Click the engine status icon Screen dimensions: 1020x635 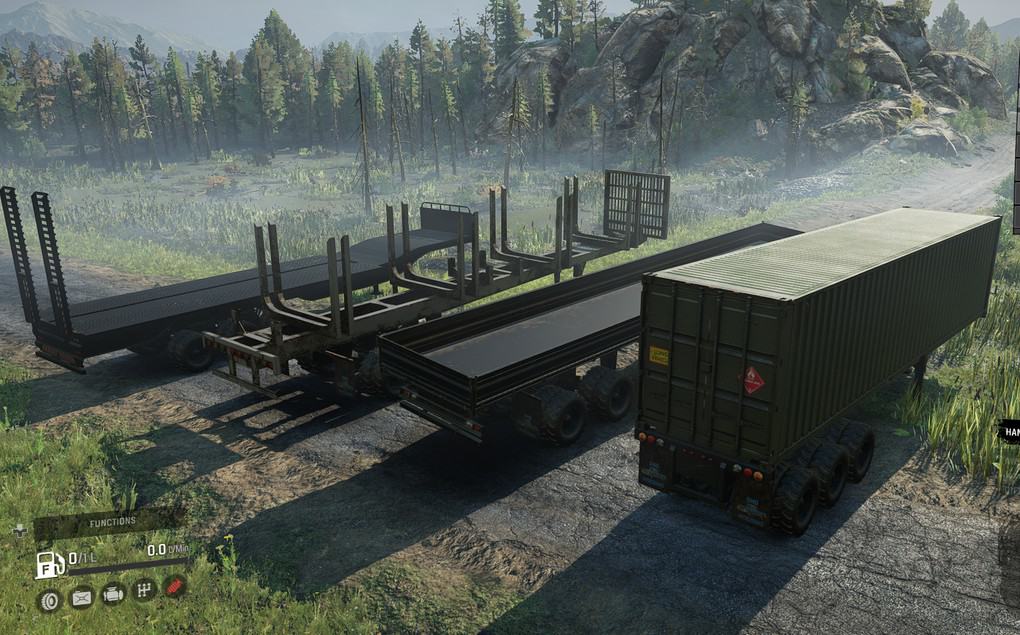pyautogui.click(x=113, y=593)
